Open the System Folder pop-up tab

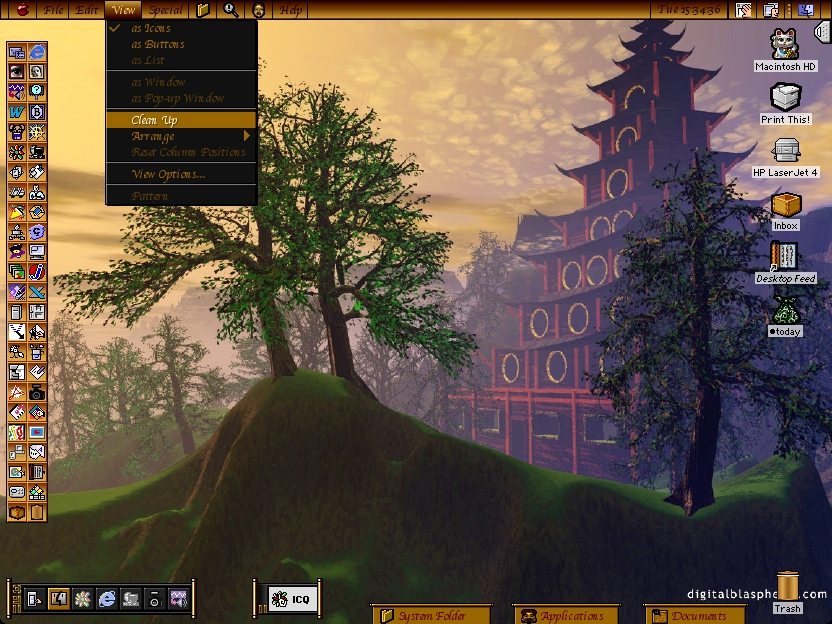click(430, 615)
